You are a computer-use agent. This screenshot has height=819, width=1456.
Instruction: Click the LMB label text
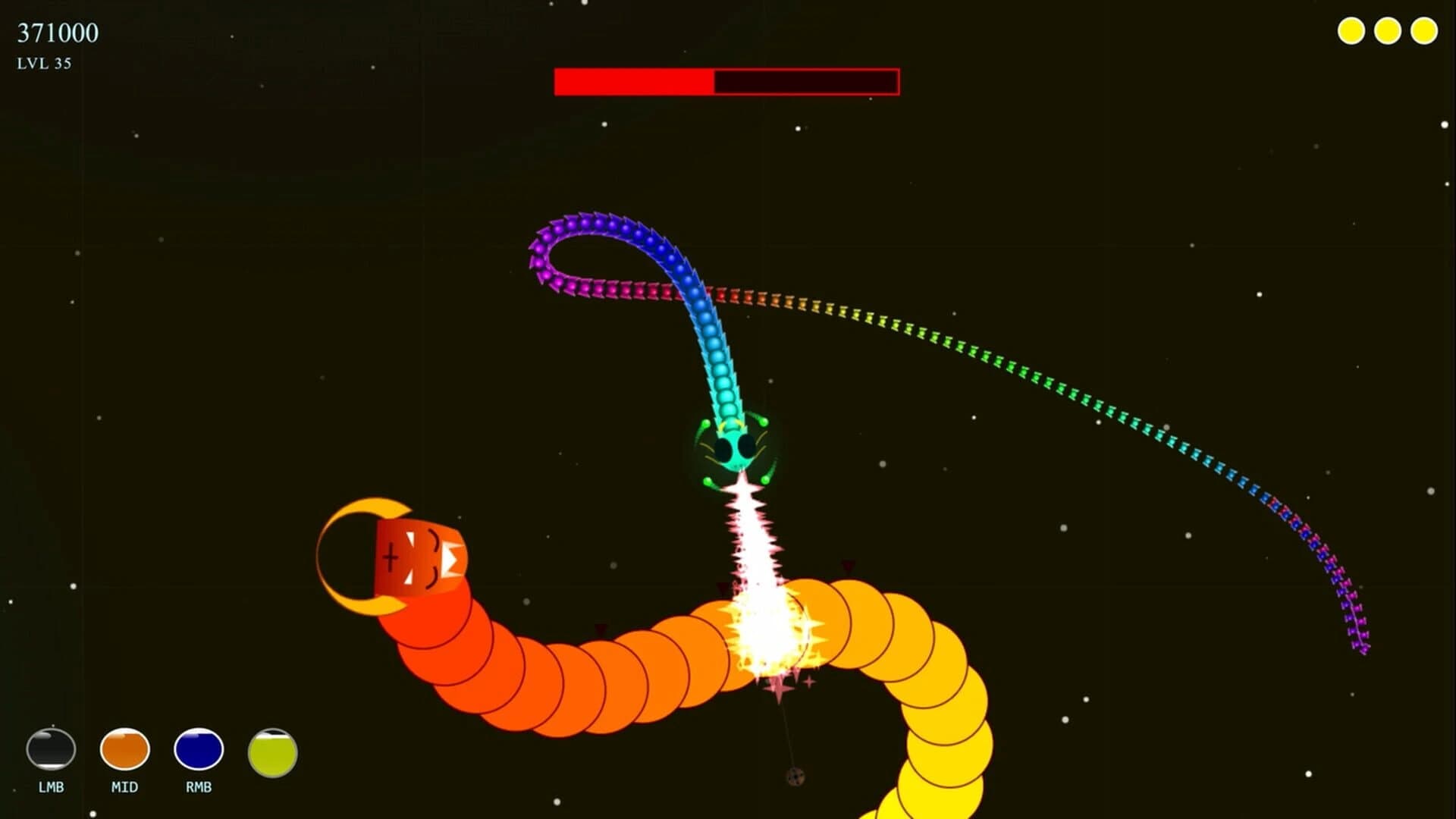(51, 787)
